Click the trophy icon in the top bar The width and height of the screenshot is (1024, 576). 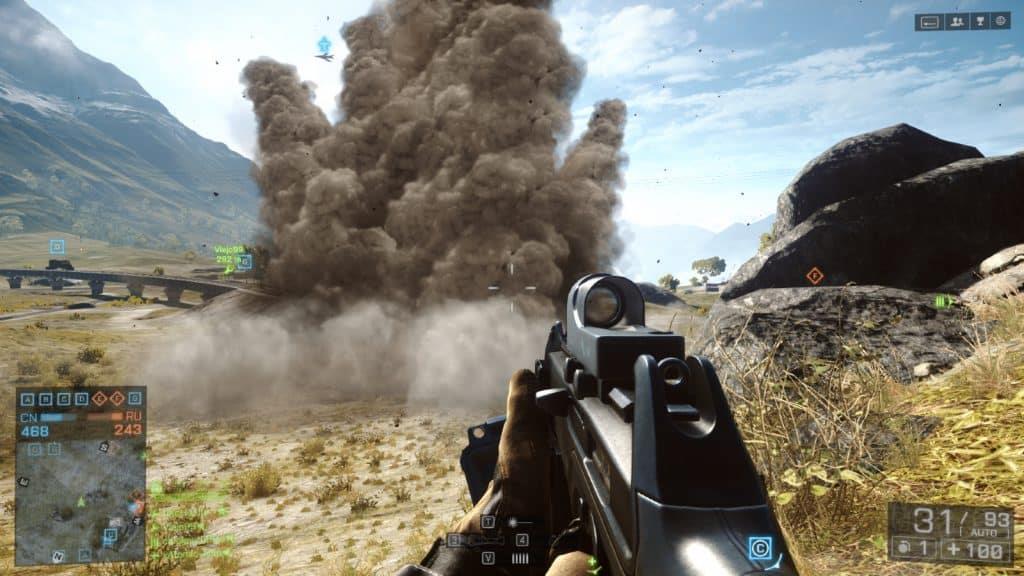(x=980, y=21)
